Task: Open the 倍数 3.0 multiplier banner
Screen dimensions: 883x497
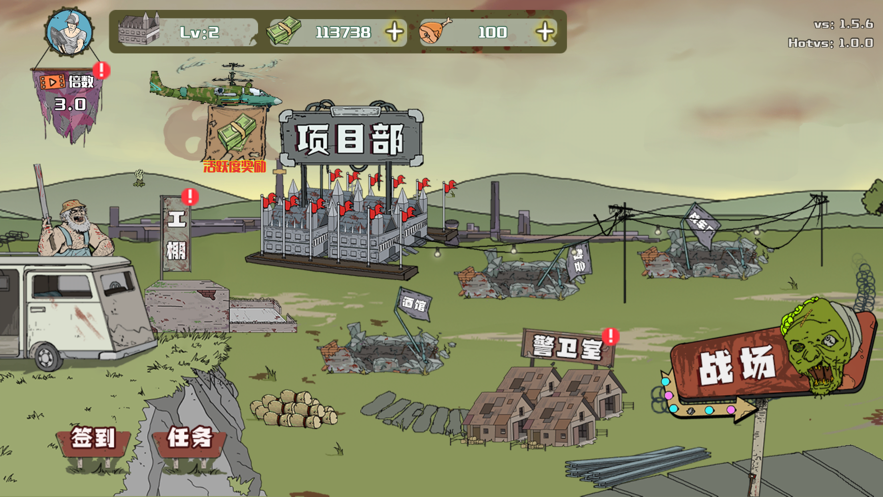Action: click(x=70, y=93)
